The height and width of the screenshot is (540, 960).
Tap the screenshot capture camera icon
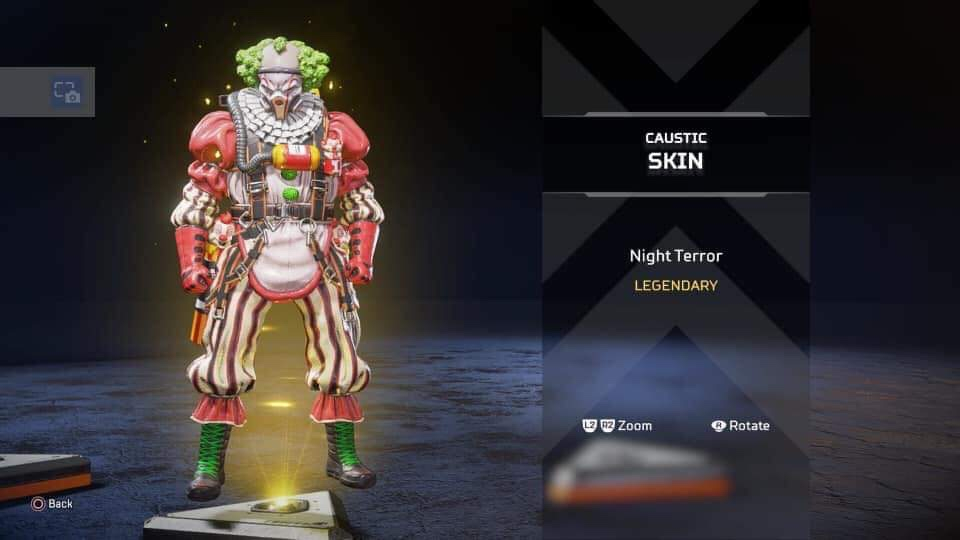point(66,92)
